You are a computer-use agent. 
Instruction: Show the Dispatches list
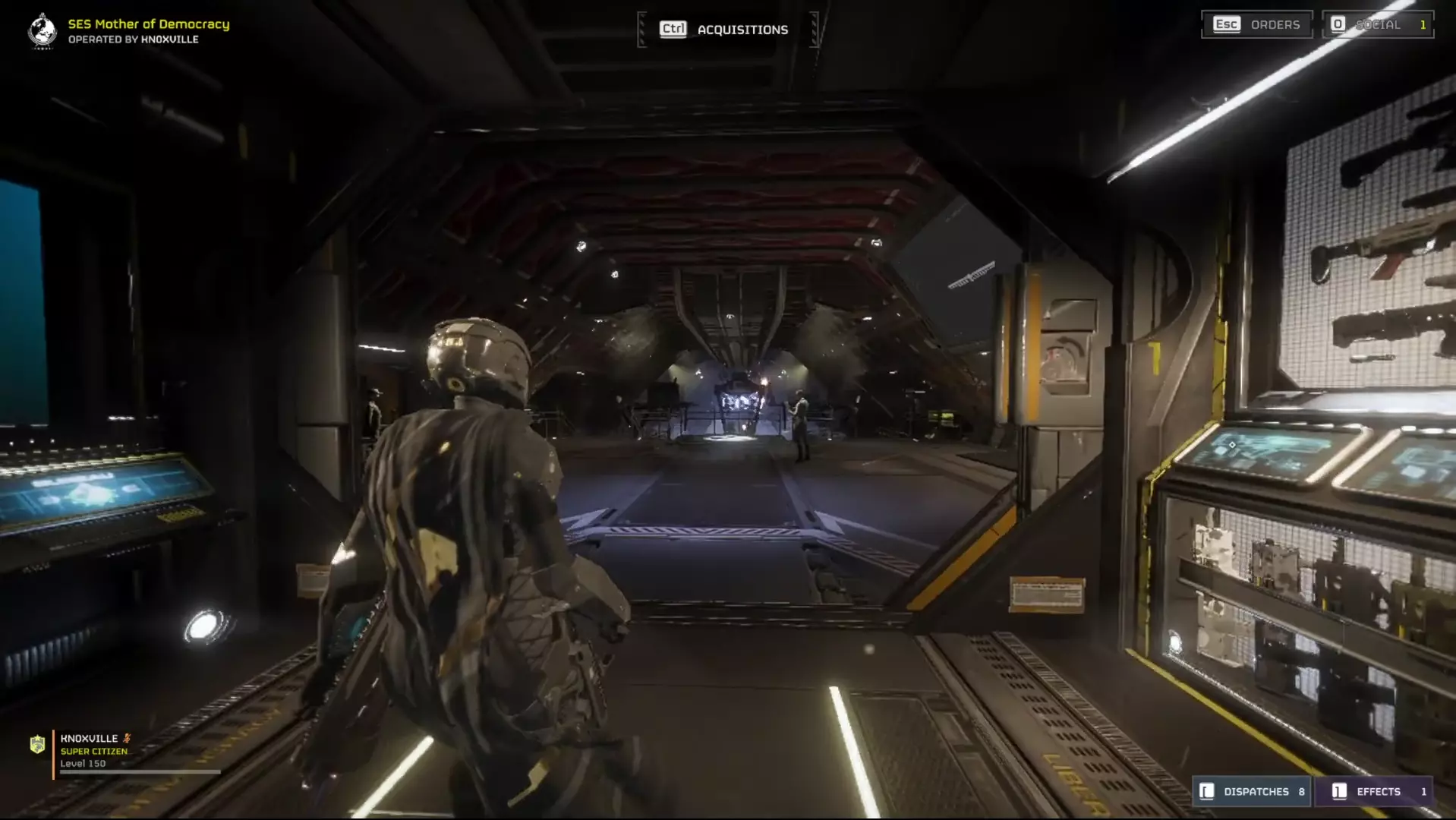tap(1253, 791)
